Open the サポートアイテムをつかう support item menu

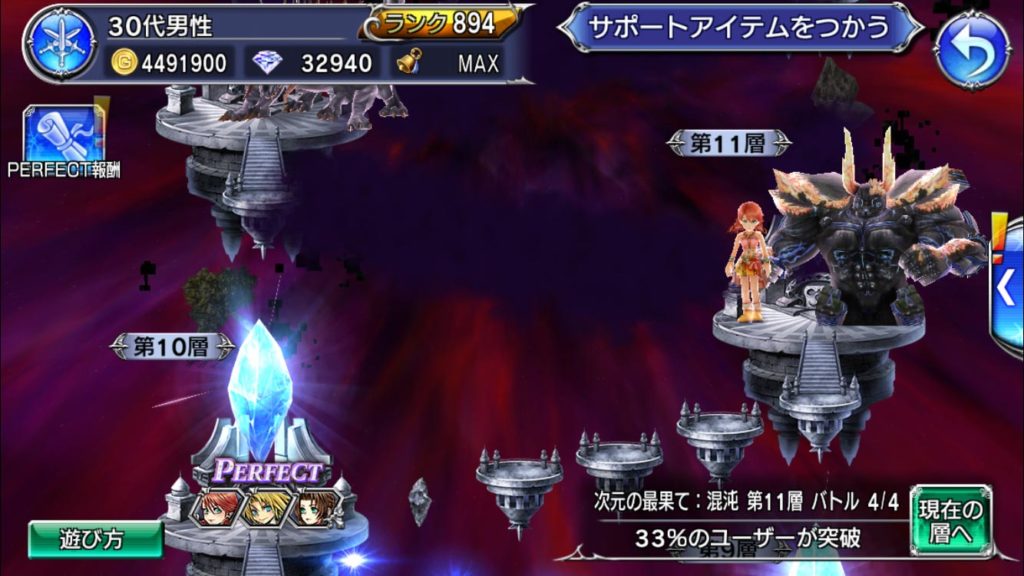tap(741, 27)
